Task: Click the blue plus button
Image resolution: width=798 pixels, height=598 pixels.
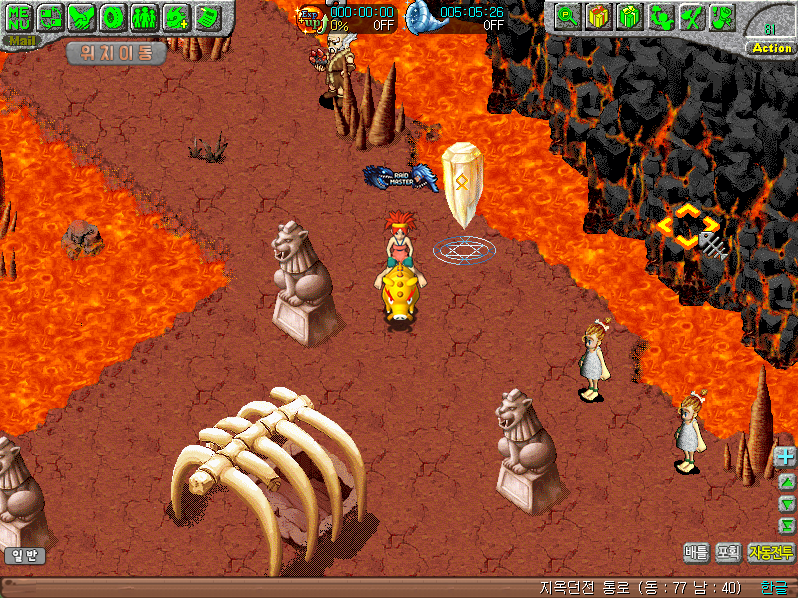Action: click(786, 457)
